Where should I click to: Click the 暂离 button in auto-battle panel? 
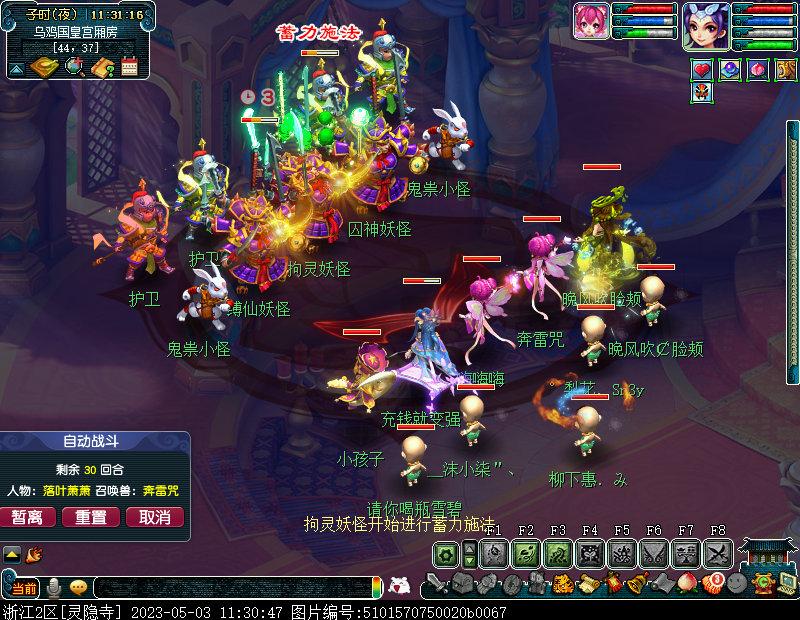click(x=28, y=517)
